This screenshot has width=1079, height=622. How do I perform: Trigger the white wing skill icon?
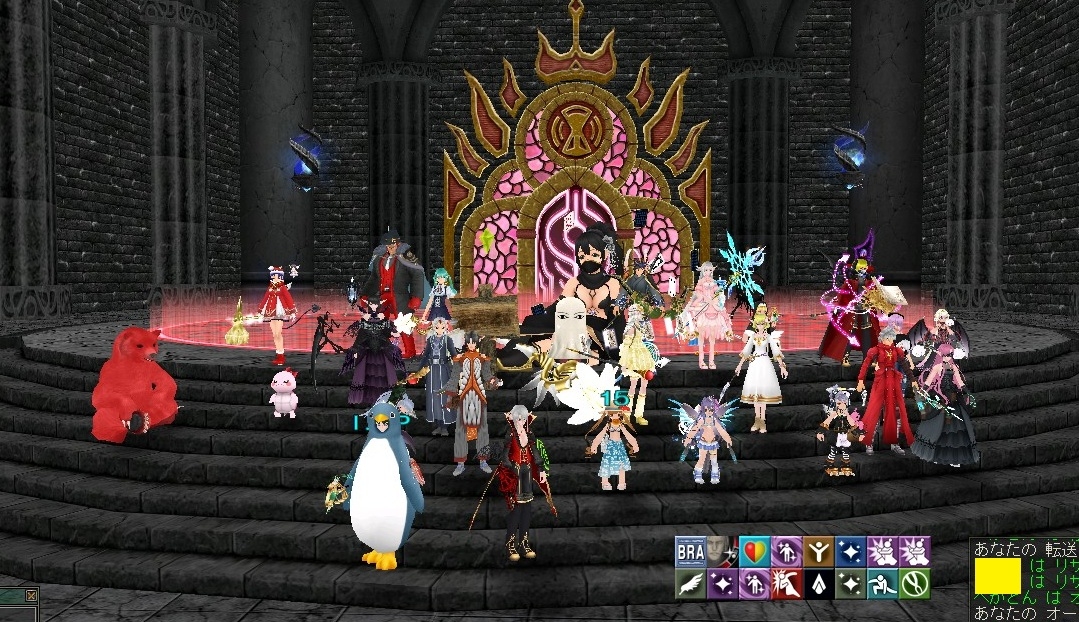[690, 583]
